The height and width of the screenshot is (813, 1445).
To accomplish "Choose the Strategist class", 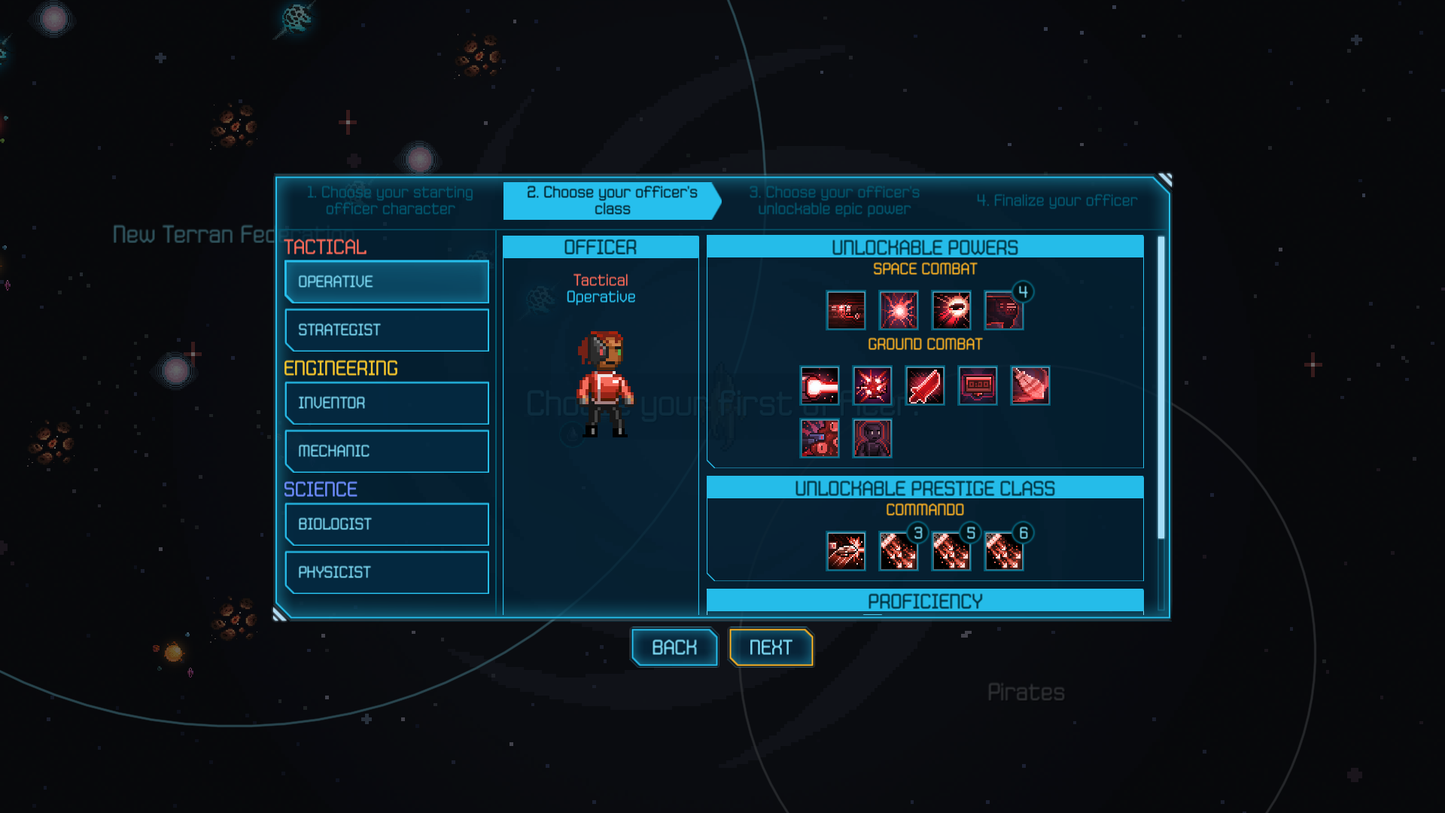I will pos(387,330).
